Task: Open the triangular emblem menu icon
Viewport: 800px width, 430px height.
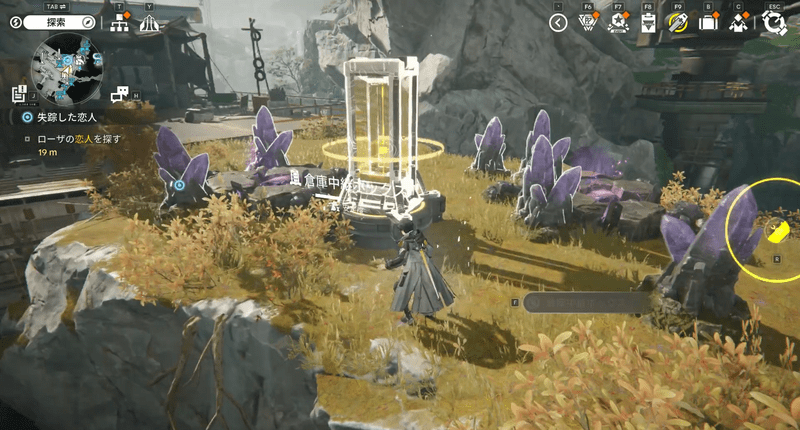Action: click(x=588, y=23)
